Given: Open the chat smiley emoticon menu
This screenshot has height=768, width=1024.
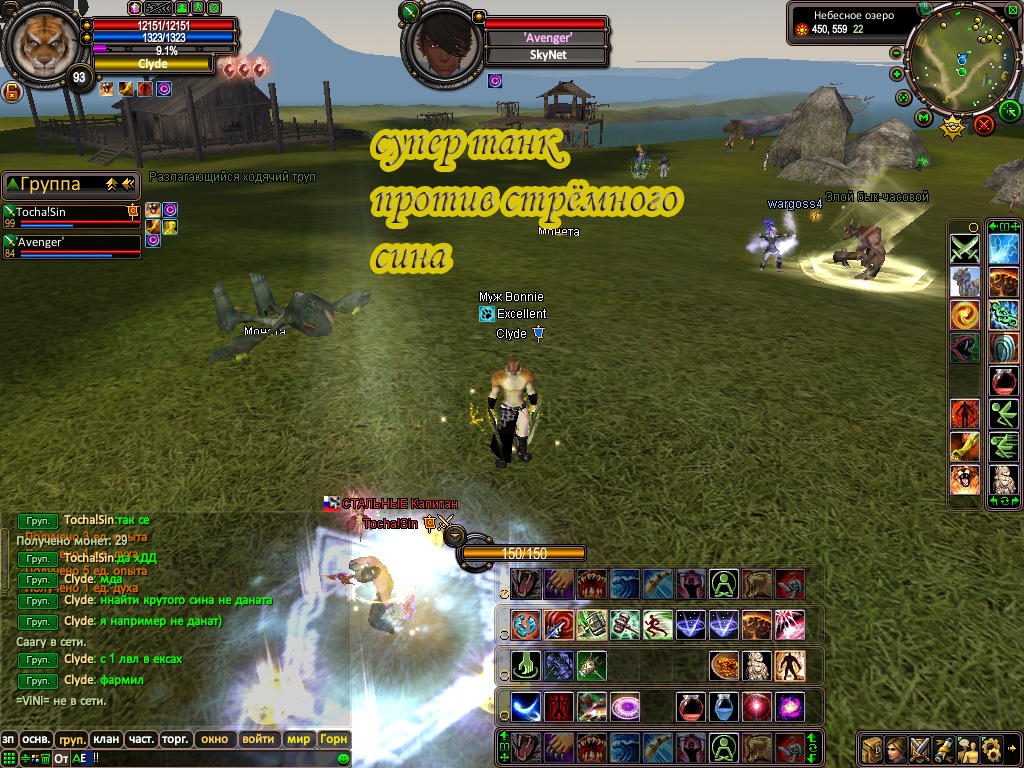Looking at the screenshot, I should coord(343,759).
